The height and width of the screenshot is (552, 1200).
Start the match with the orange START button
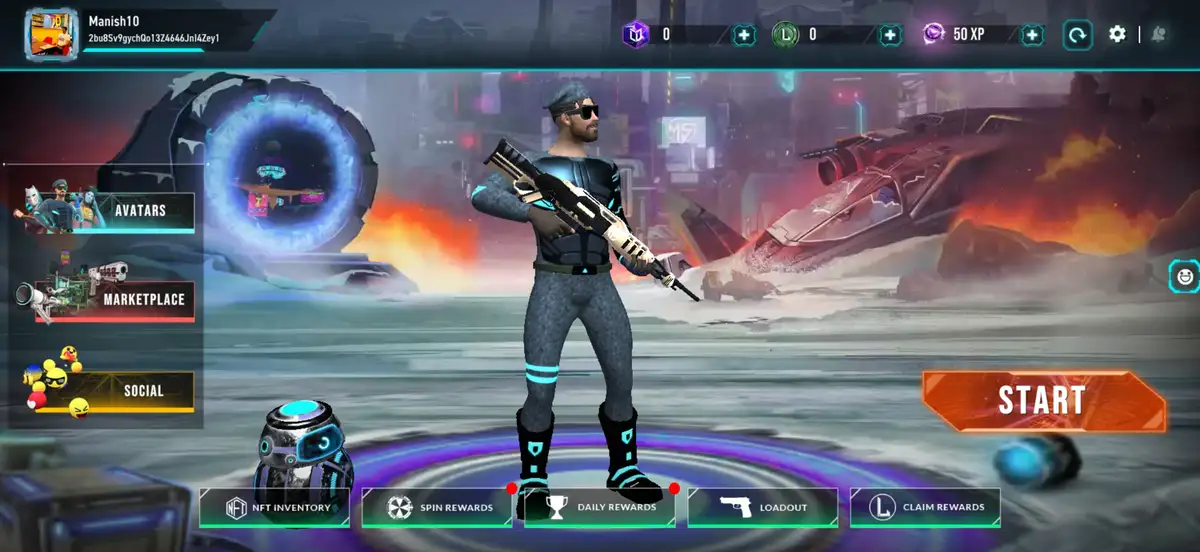1042,401
